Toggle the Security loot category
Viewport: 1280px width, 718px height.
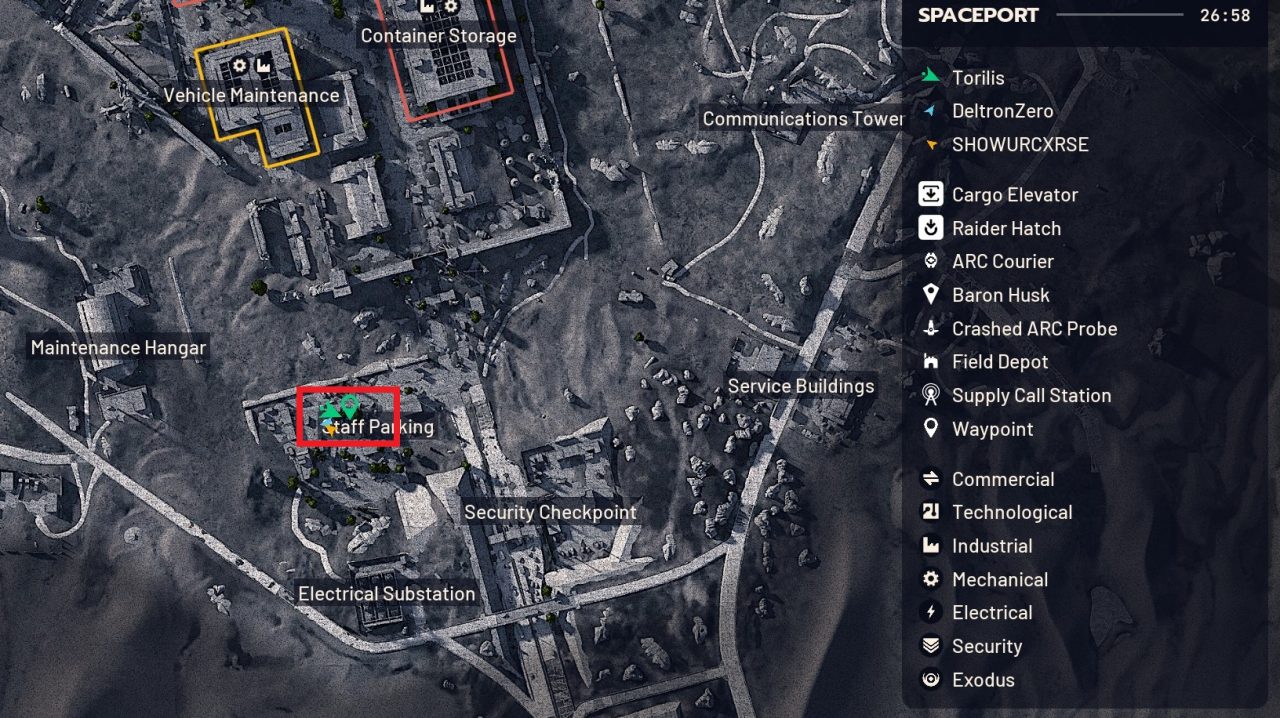coord(986,647)
